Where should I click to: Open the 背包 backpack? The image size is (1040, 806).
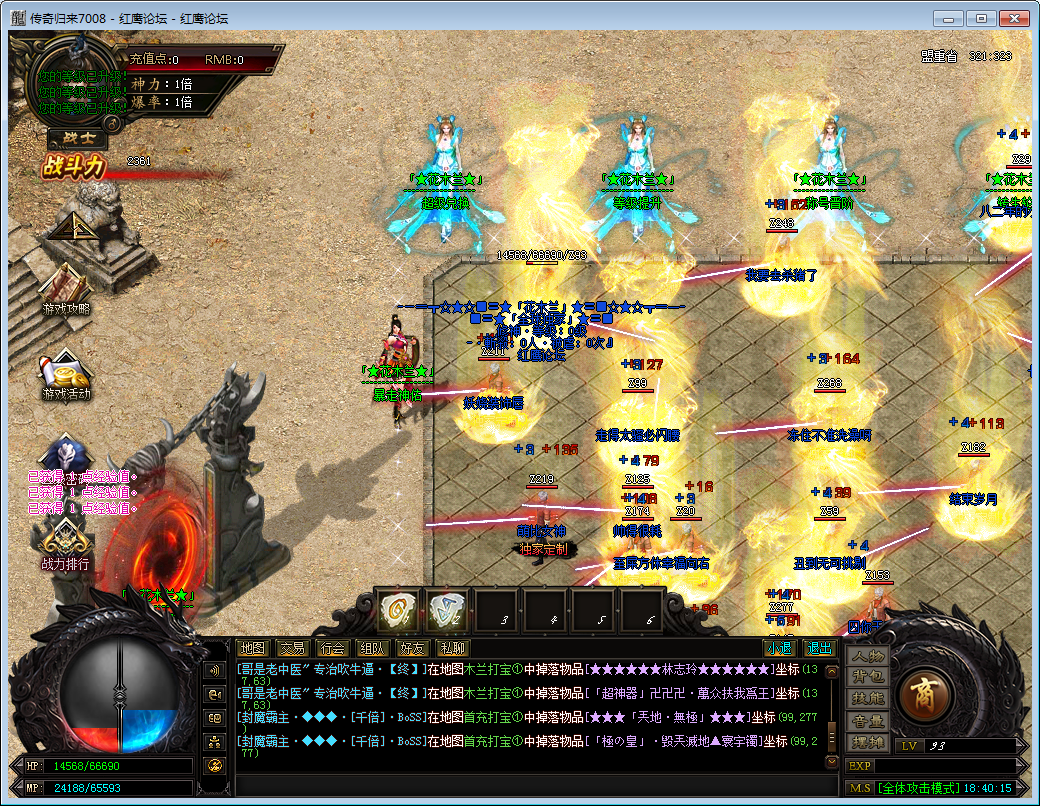(x=867, y=677)
